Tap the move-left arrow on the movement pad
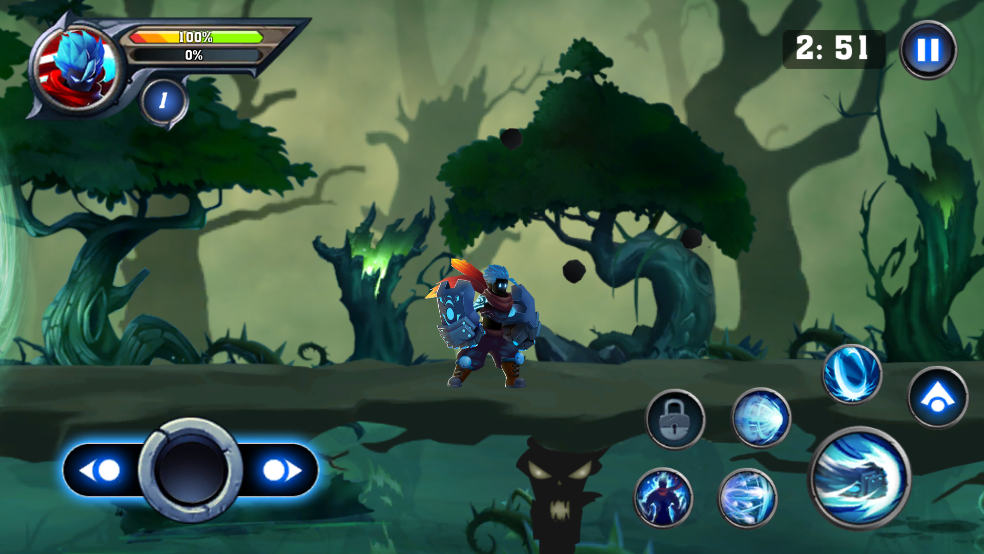Screen dimensions: 984x554 coord(101,470)
